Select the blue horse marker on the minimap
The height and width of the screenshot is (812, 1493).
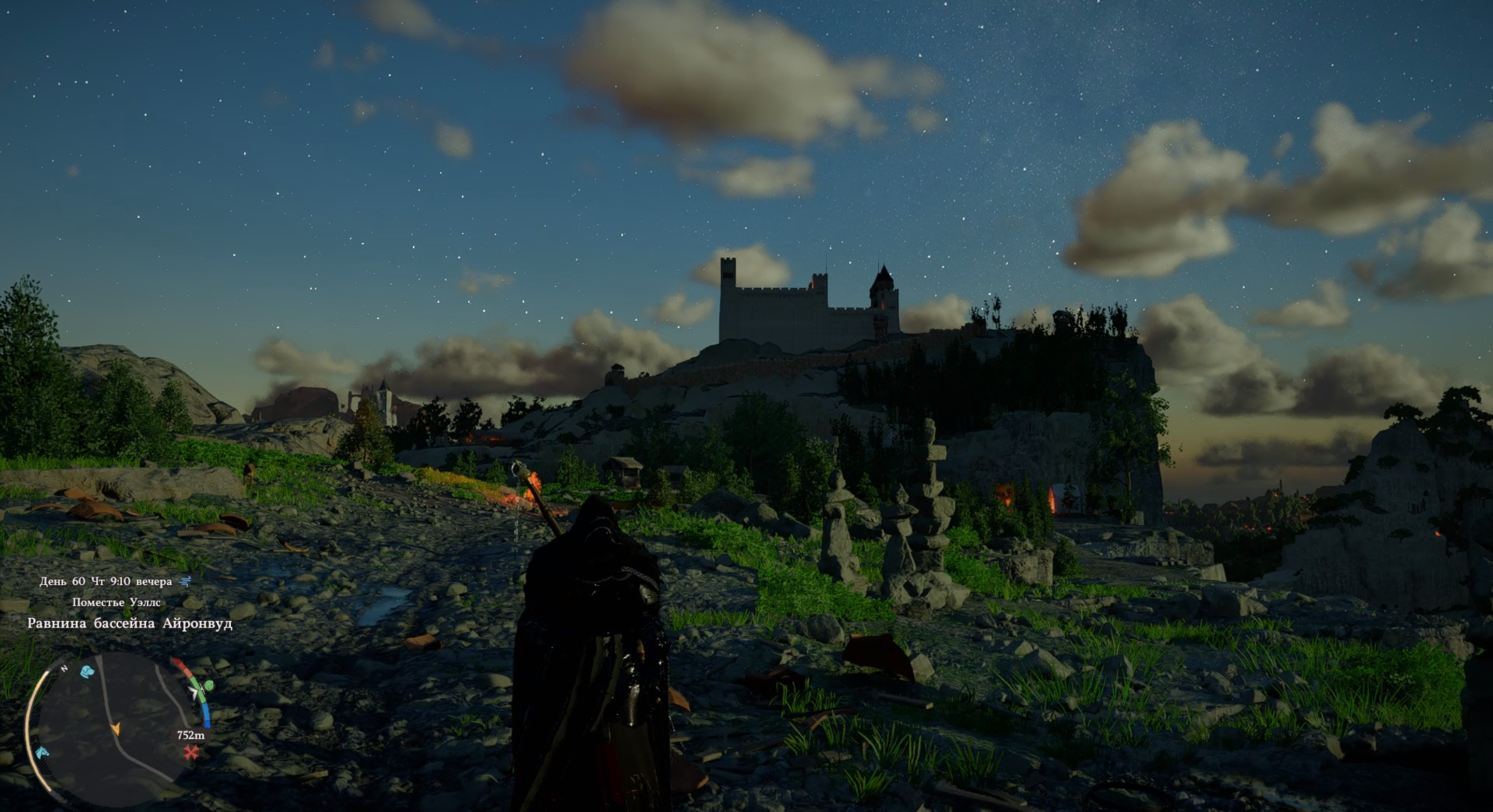(x=41, y=753)
